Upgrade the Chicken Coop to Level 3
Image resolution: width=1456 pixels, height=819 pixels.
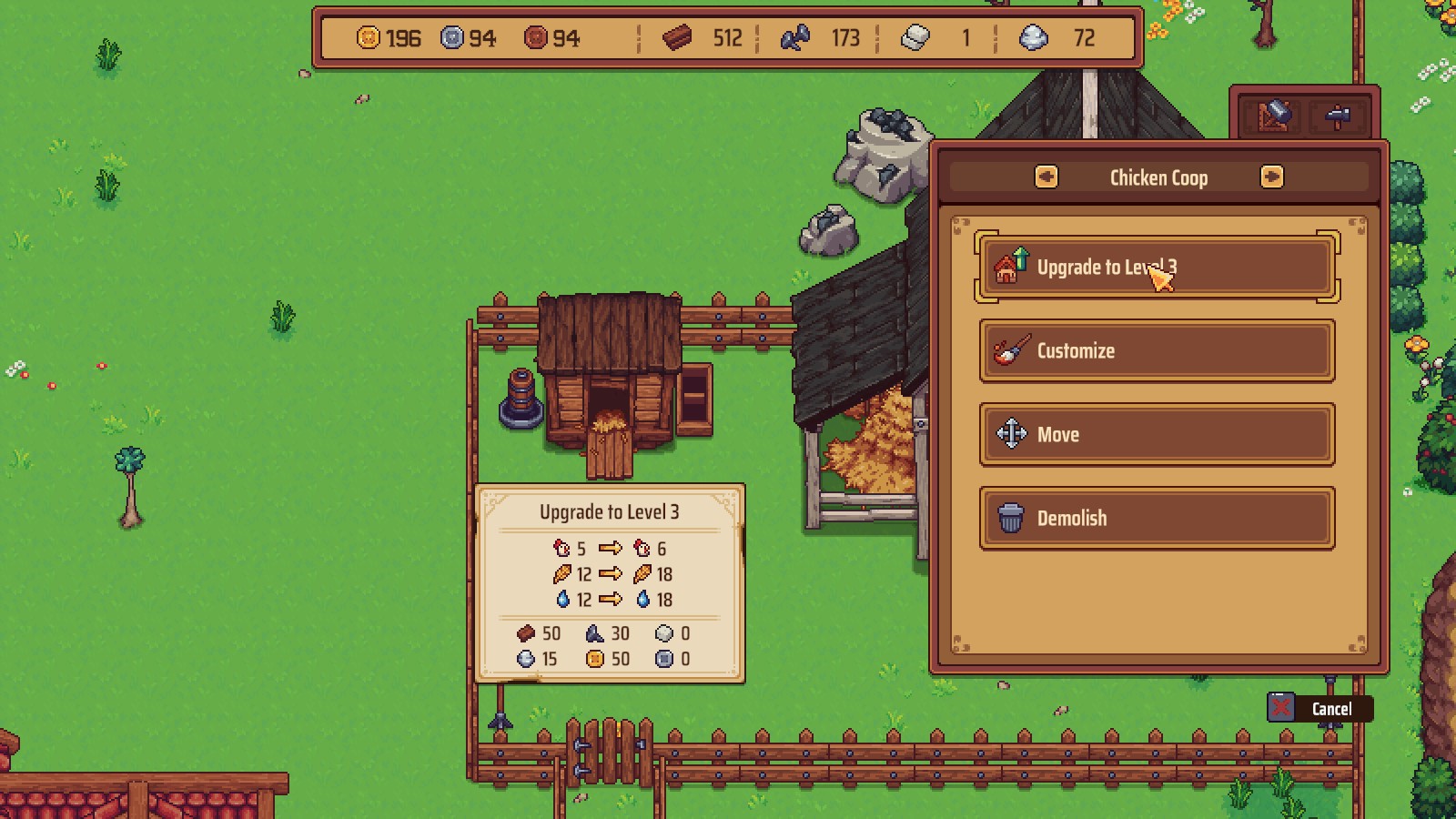[1156, 268]
